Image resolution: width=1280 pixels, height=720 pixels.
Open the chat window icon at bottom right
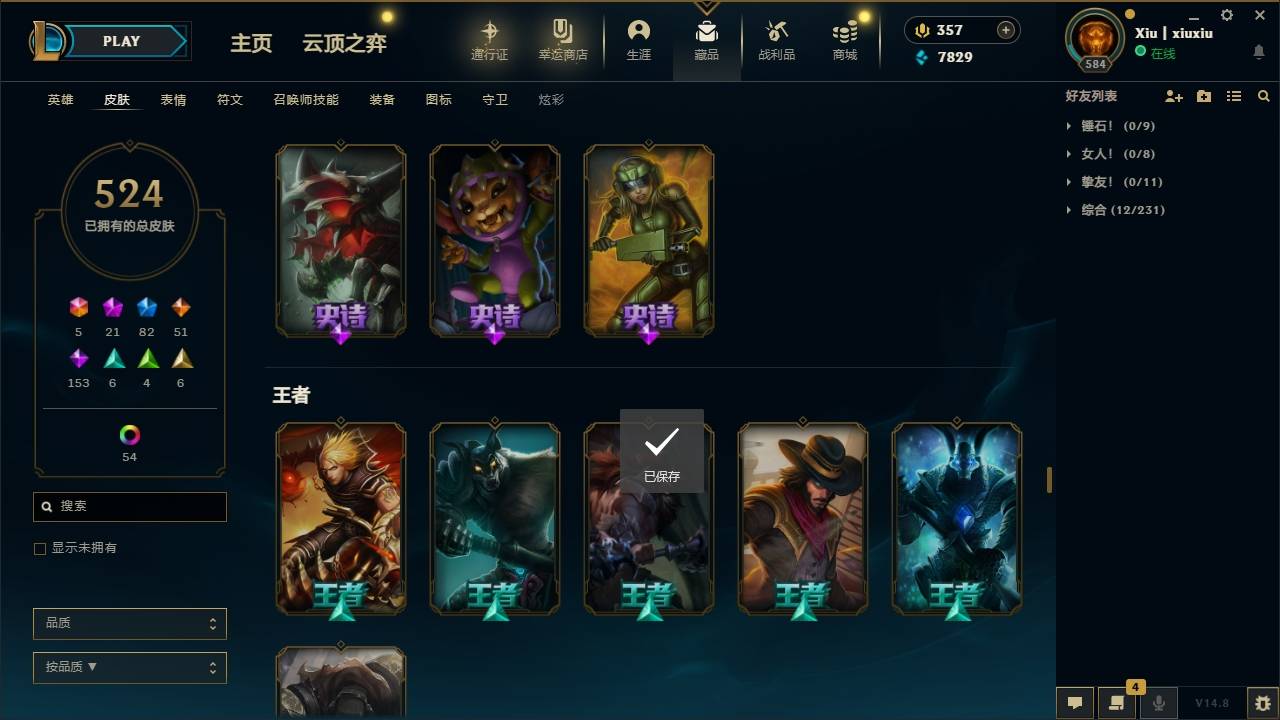click(1074, 703)
